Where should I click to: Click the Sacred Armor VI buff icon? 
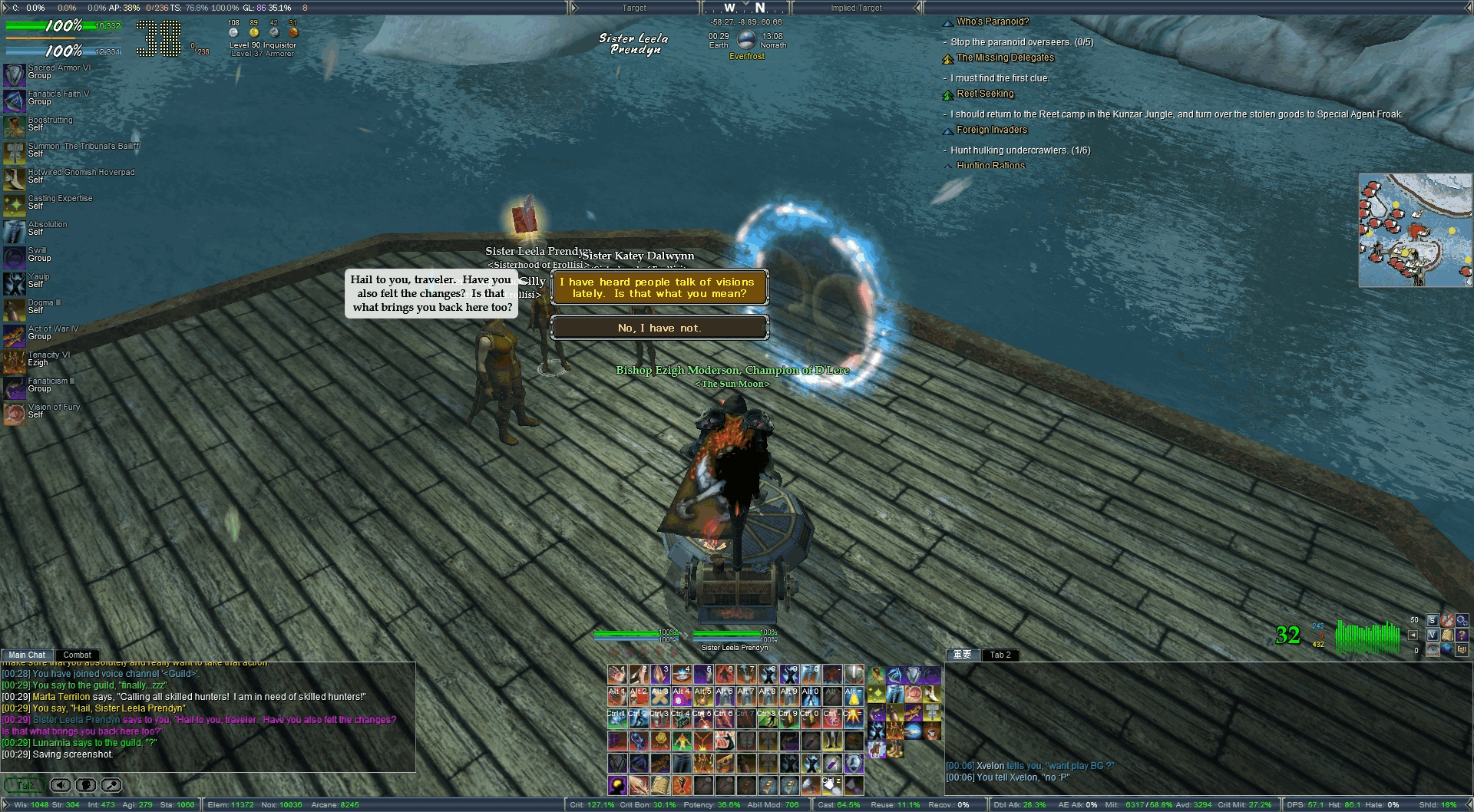click(15, 74)
